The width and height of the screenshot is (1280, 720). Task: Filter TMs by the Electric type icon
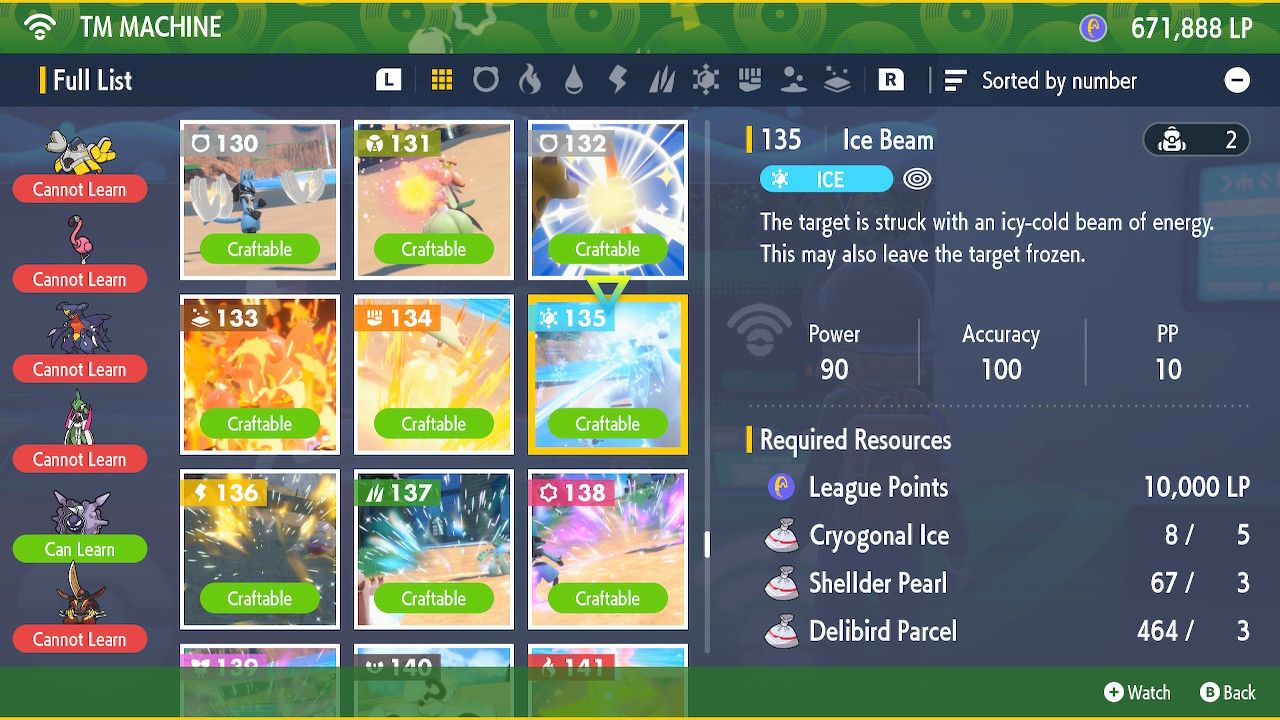click(616, 80)
